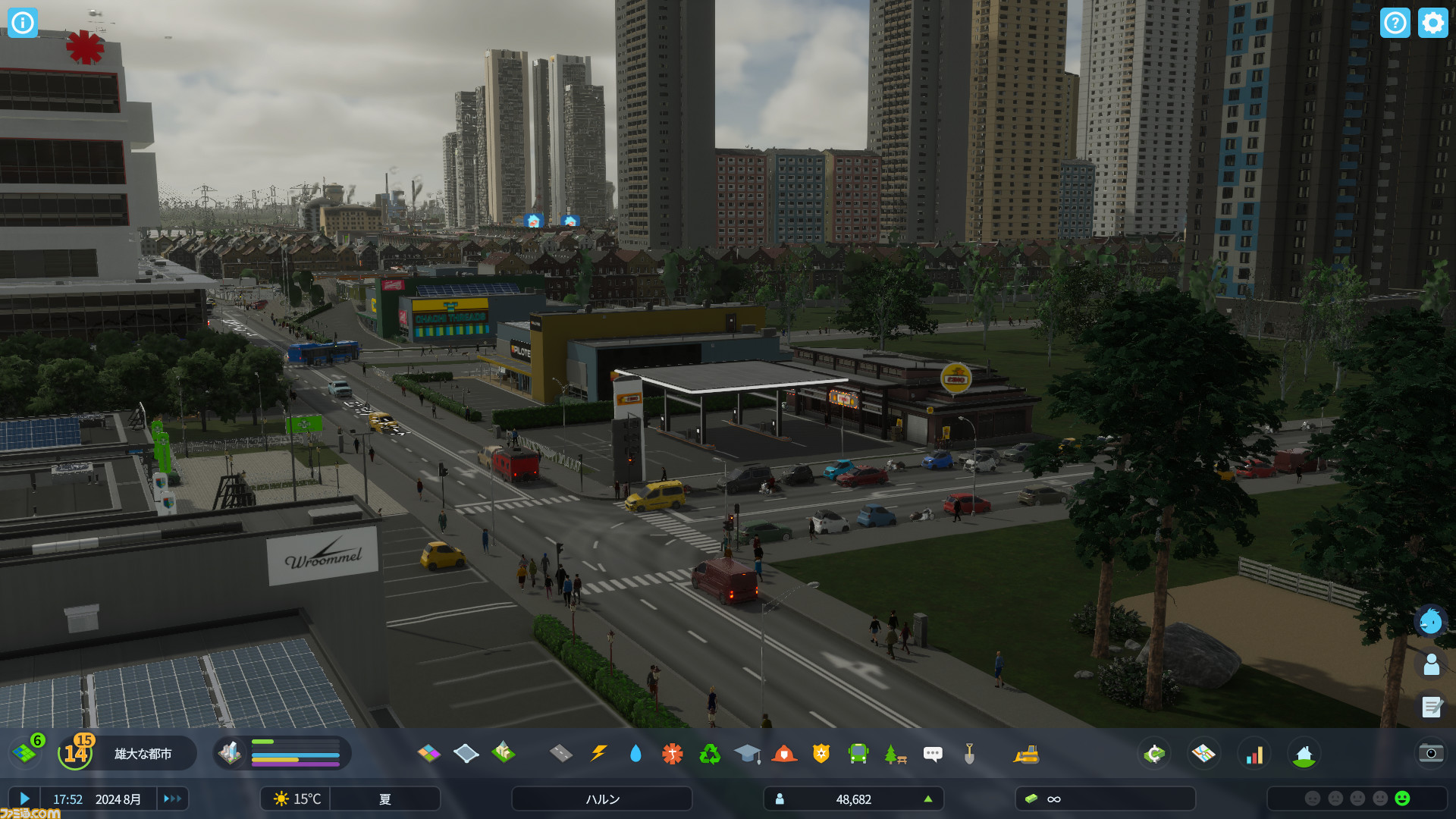Screen dimensions: 1456x819
Task: Enable triple simulation speed
Action: [x=172, y=799]
